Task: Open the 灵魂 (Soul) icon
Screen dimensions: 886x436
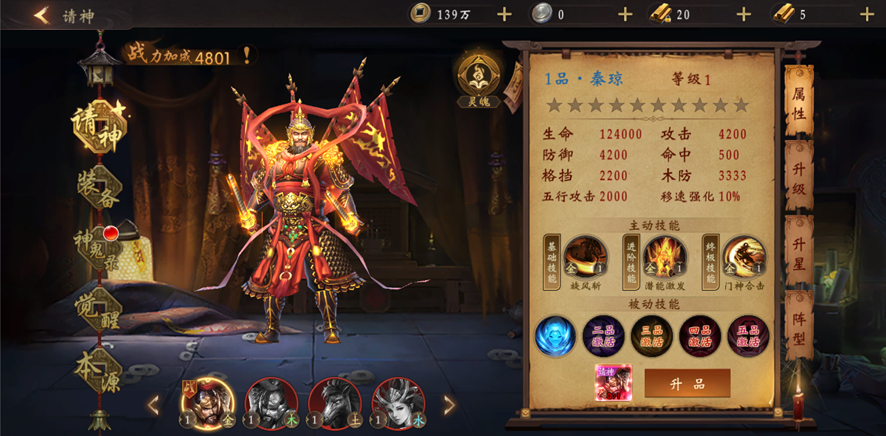Action: (x=478, y=76)
